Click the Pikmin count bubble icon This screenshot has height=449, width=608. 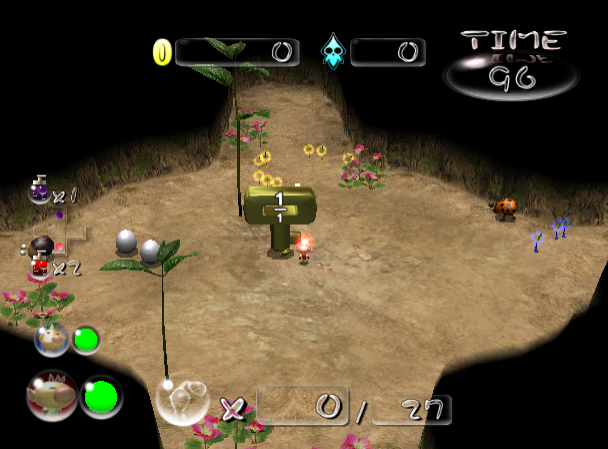click(x=181, y=400)
